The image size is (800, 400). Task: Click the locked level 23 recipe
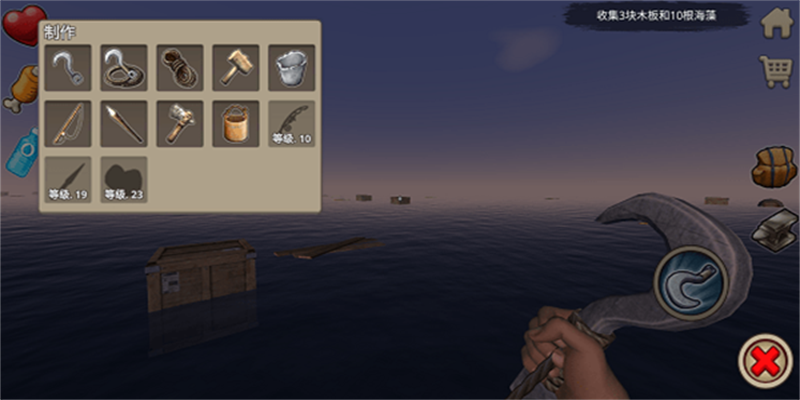pos(124,180)
